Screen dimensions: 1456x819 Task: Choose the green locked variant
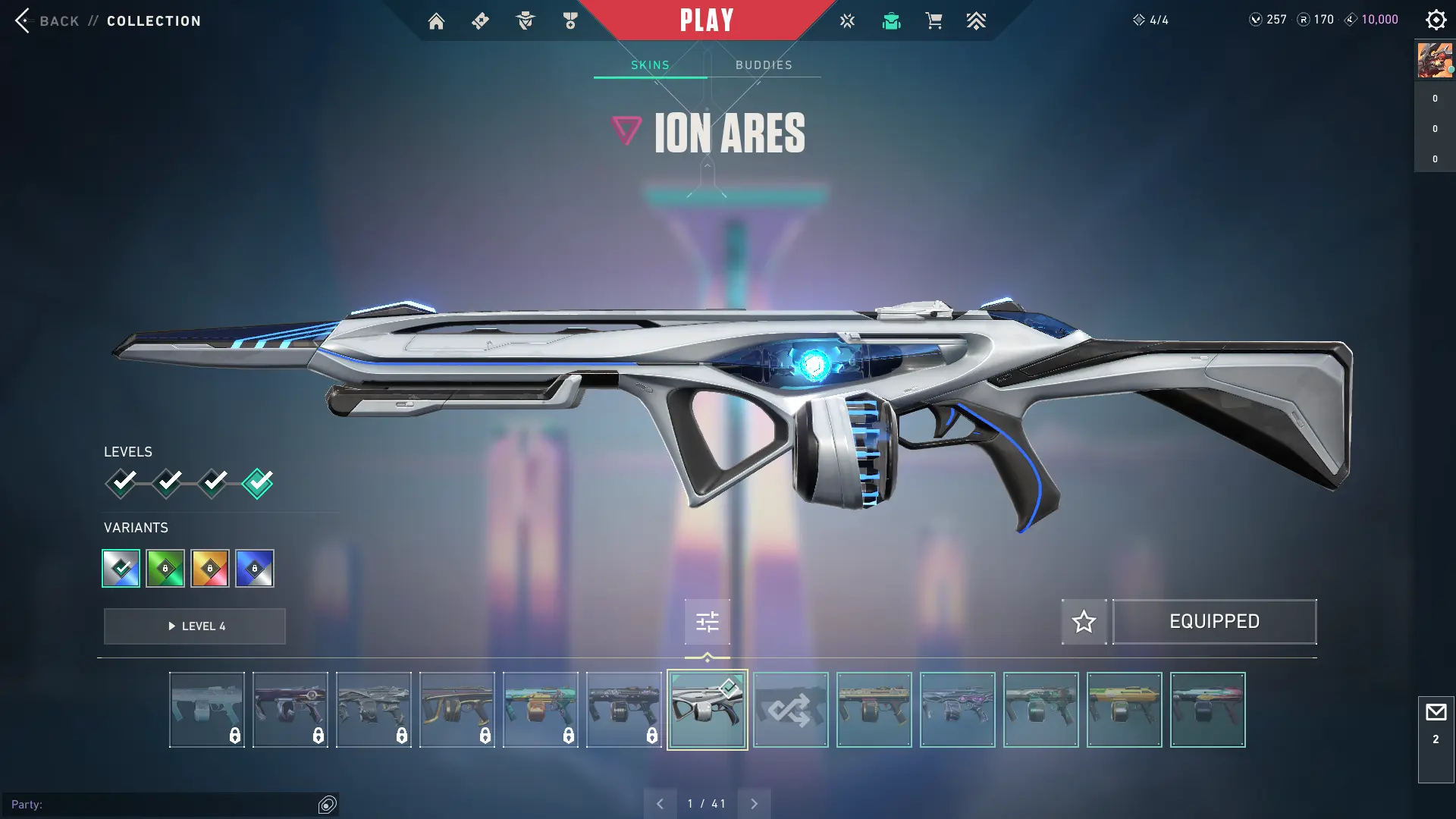point(165,568)
